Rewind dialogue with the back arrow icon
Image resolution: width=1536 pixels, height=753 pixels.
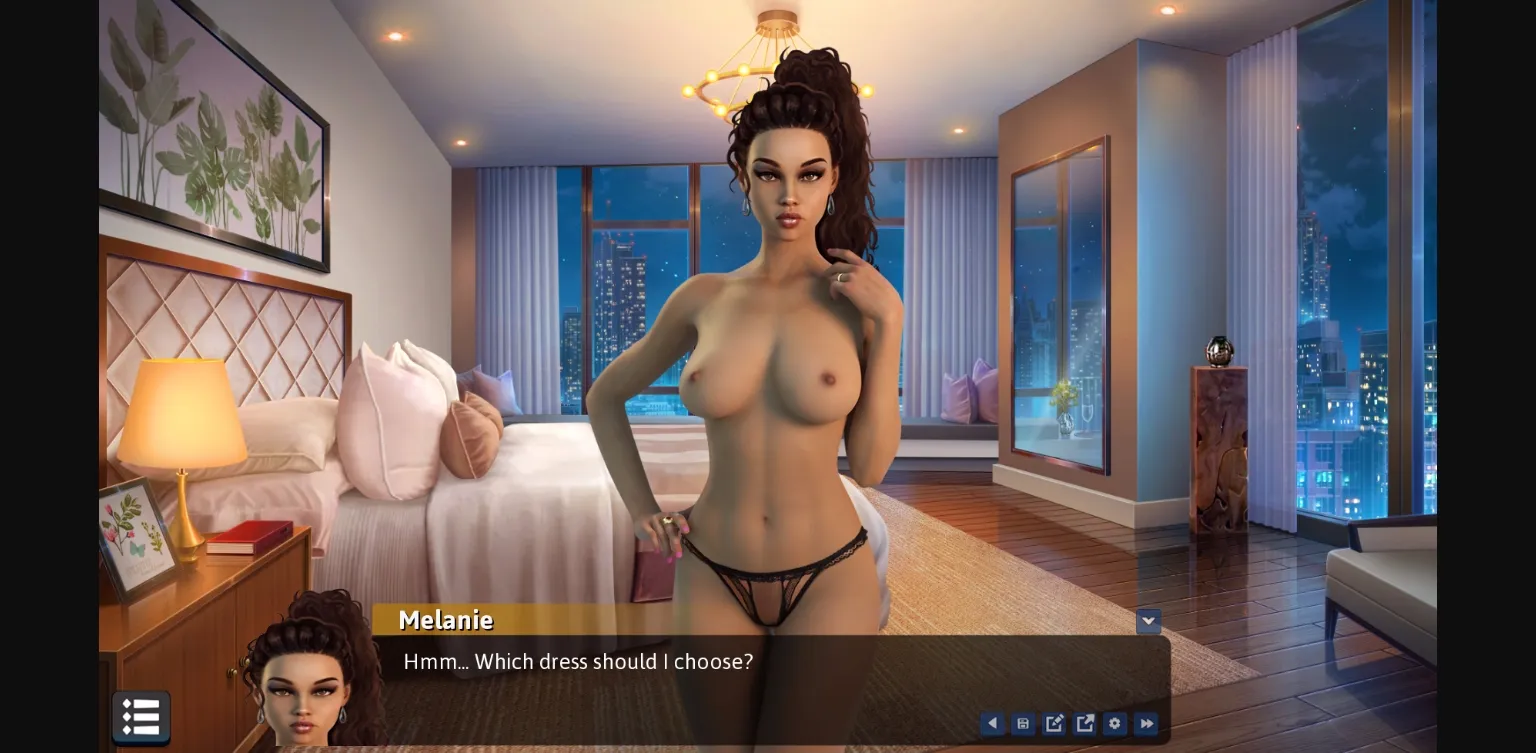point(992,723)
